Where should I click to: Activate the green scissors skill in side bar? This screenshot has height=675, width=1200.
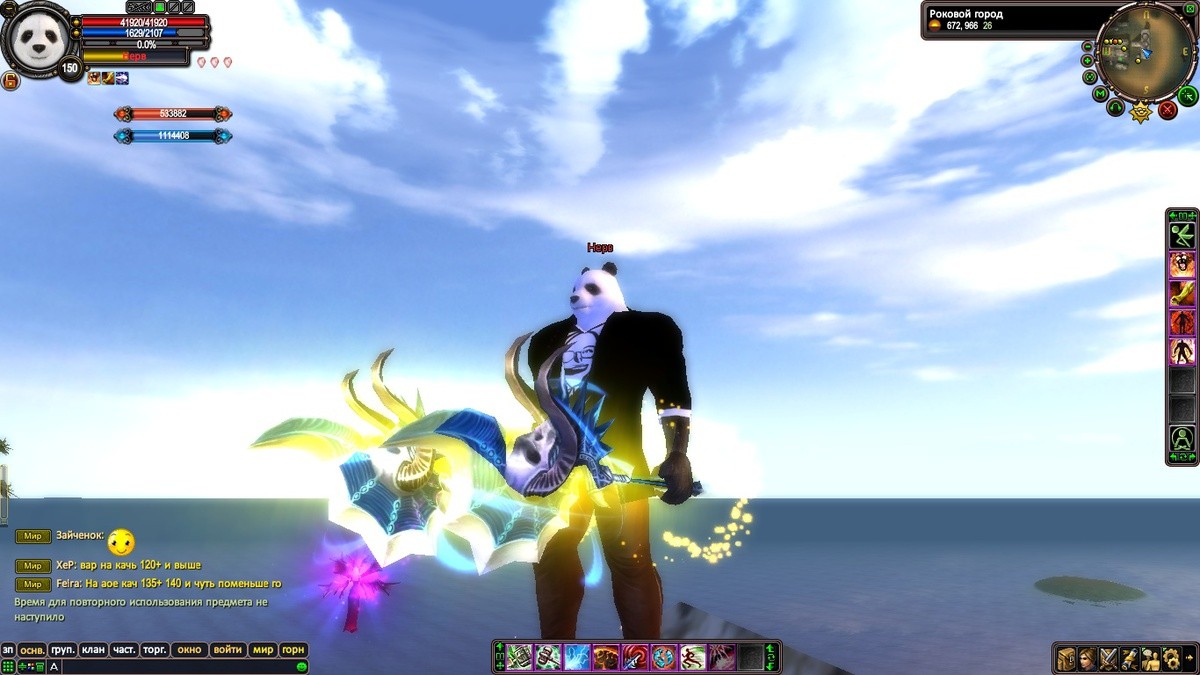pos(1182,235)
